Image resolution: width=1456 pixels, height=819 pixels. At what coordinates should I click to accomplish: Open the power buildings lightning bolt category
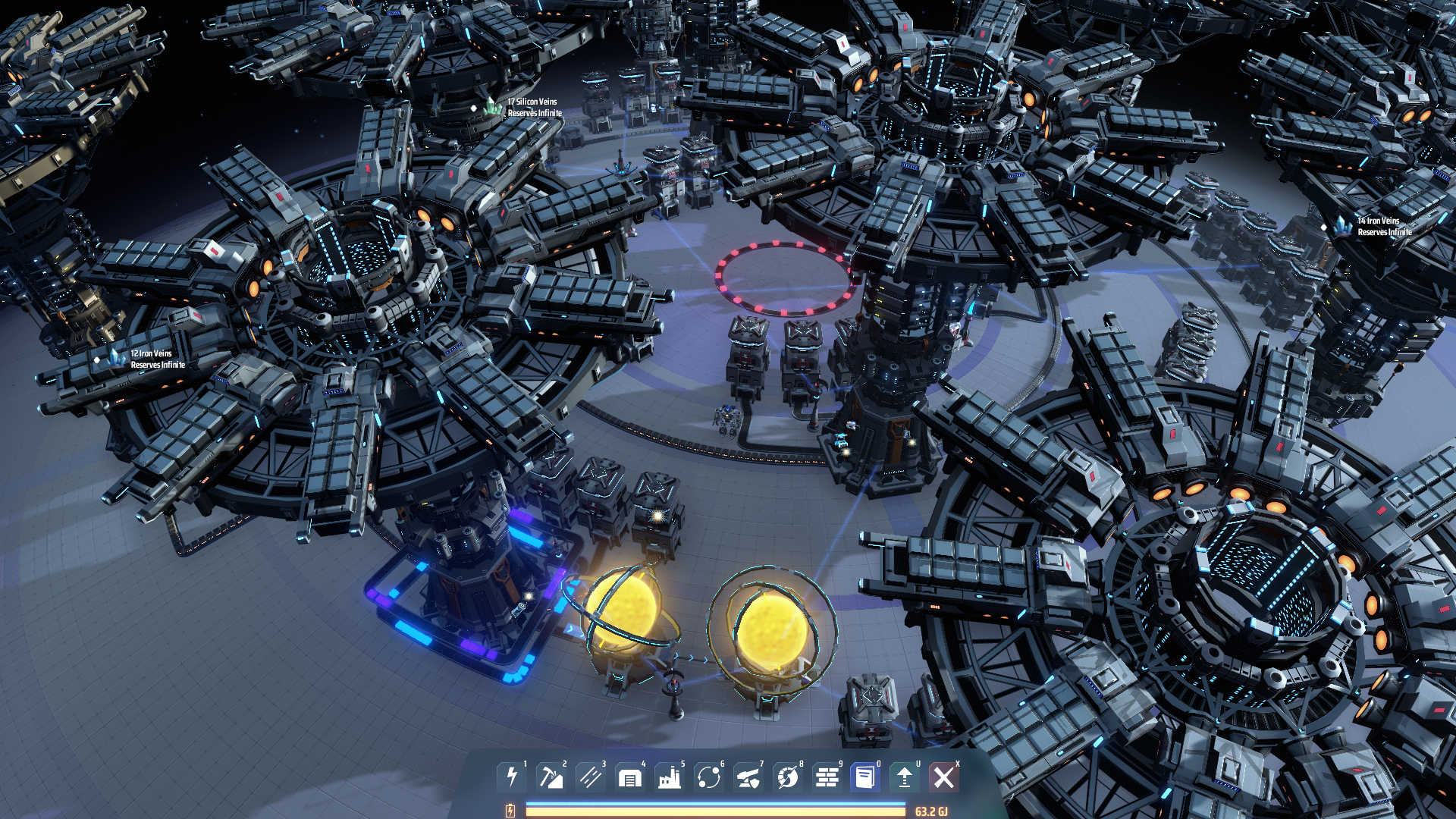click(x=512, y=777)
